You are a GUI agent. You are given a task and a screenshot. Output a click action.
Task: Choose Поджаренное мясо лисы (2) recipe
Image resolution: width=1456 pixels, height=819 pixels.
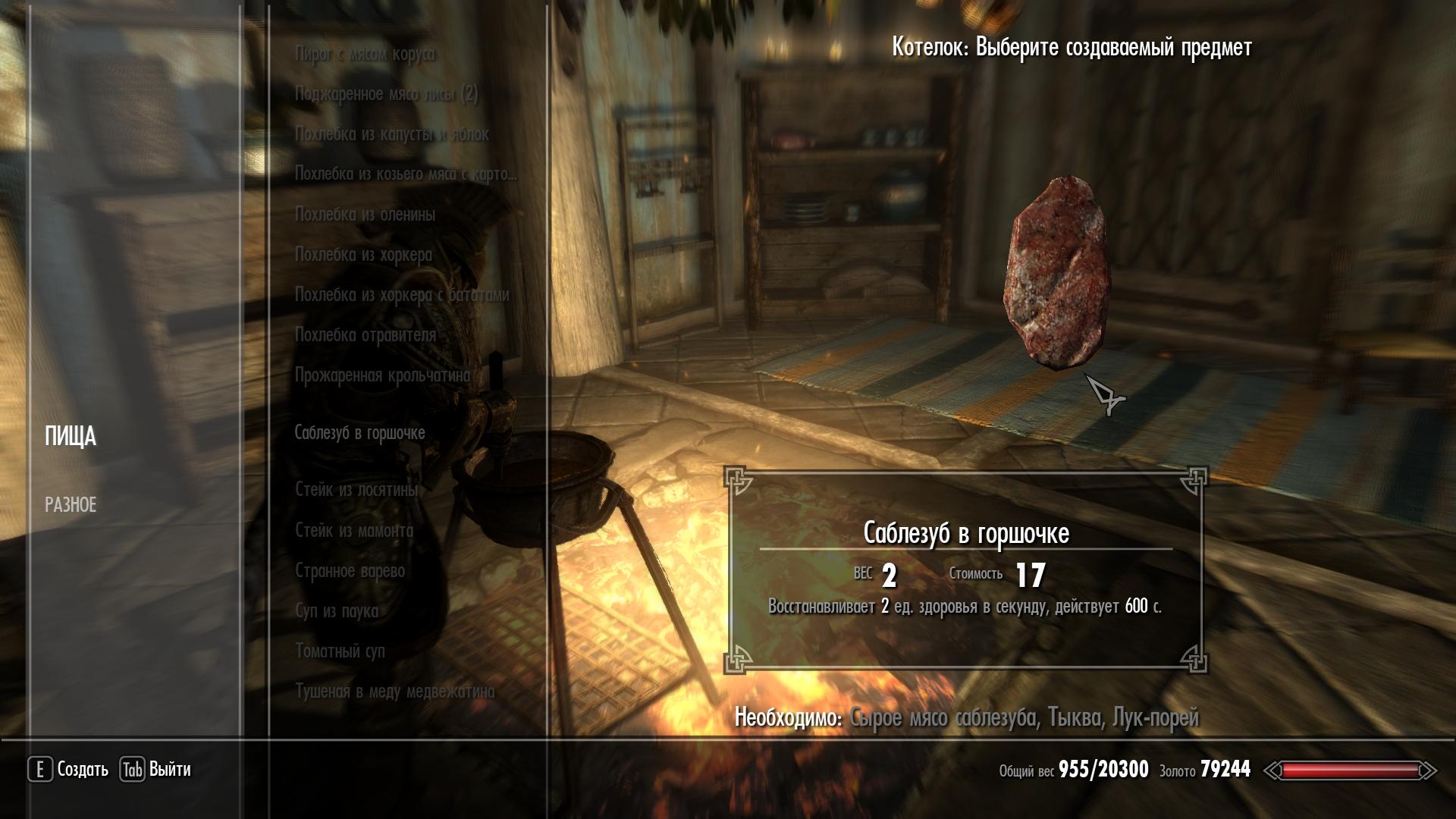point(386,94)
